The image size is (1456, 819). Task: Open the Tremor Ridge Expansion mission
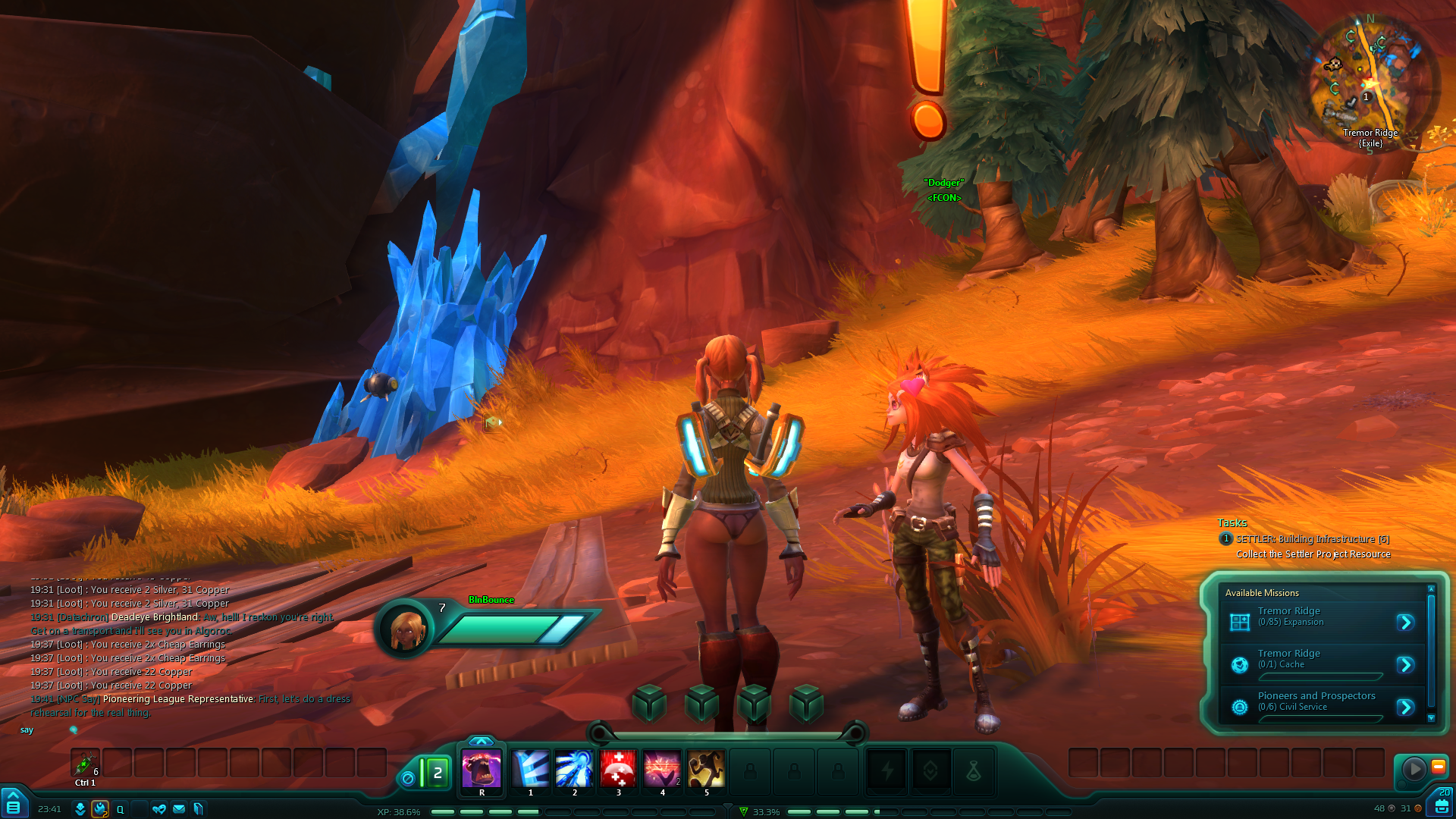[x=1405, y=623]
